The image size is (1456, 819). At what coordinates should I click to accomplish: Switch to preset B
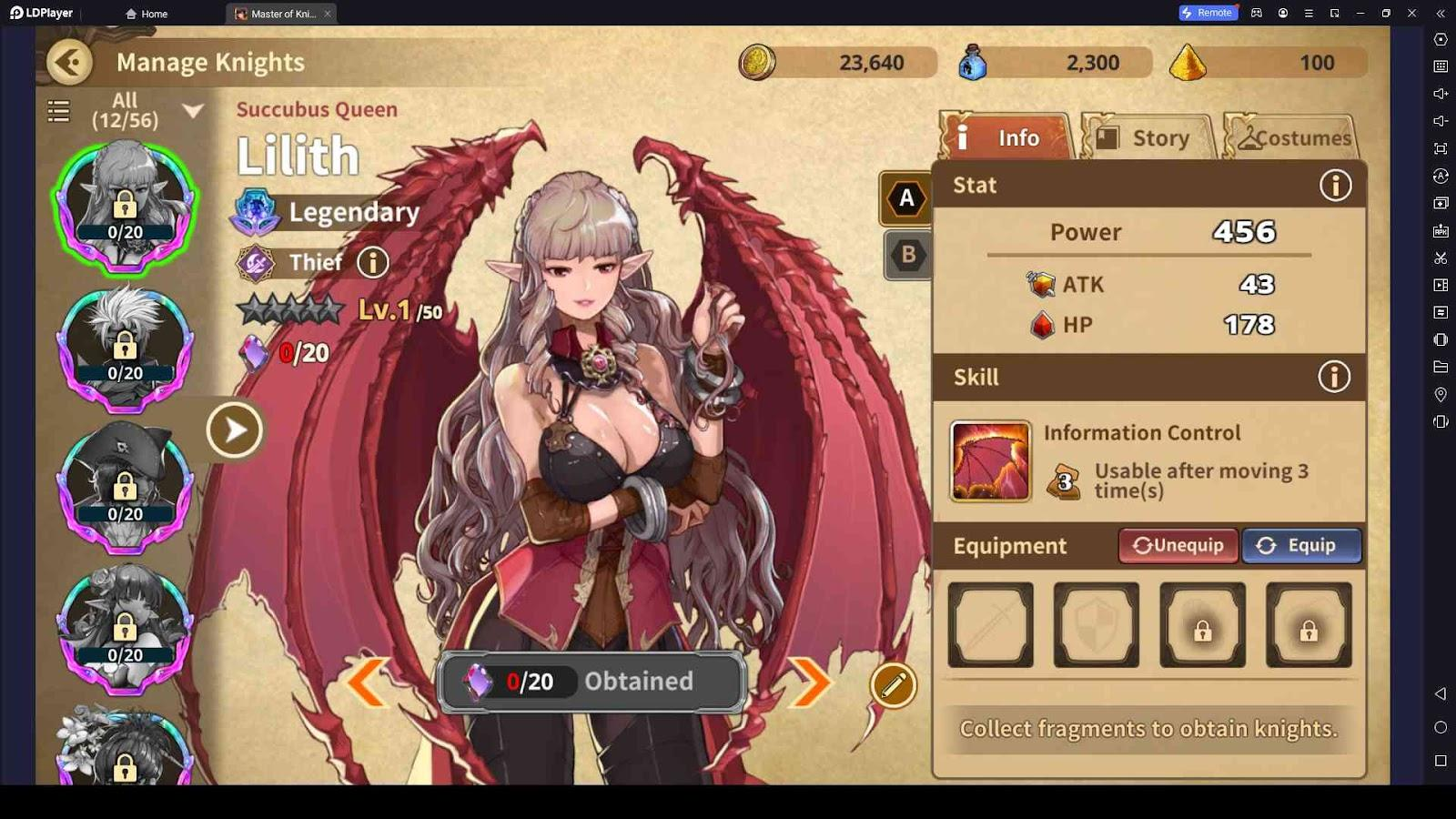[908, 255]
